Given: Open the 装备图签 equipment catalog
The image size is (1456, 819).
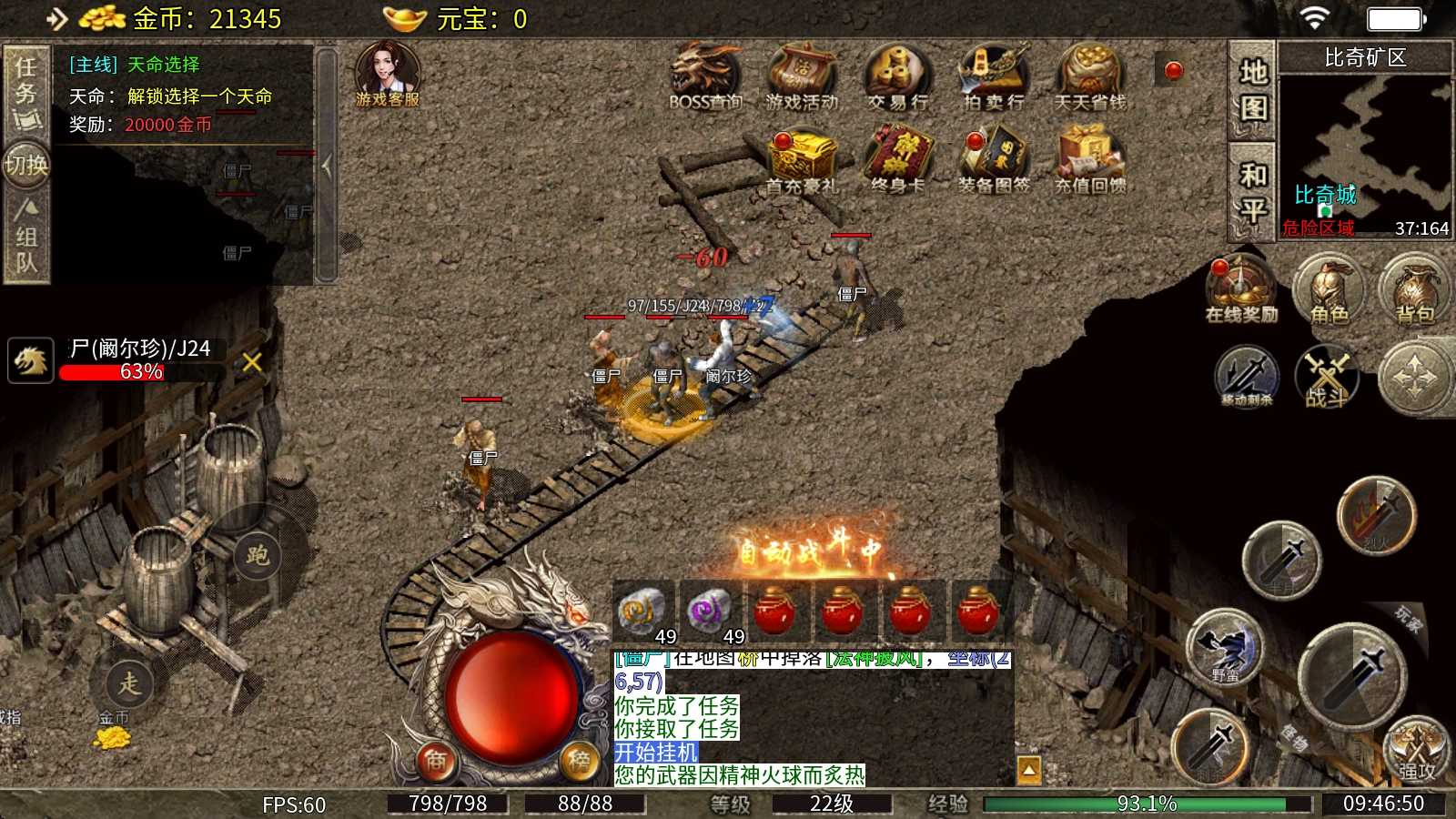Looking at the screenshot, I should click(994, 160).
